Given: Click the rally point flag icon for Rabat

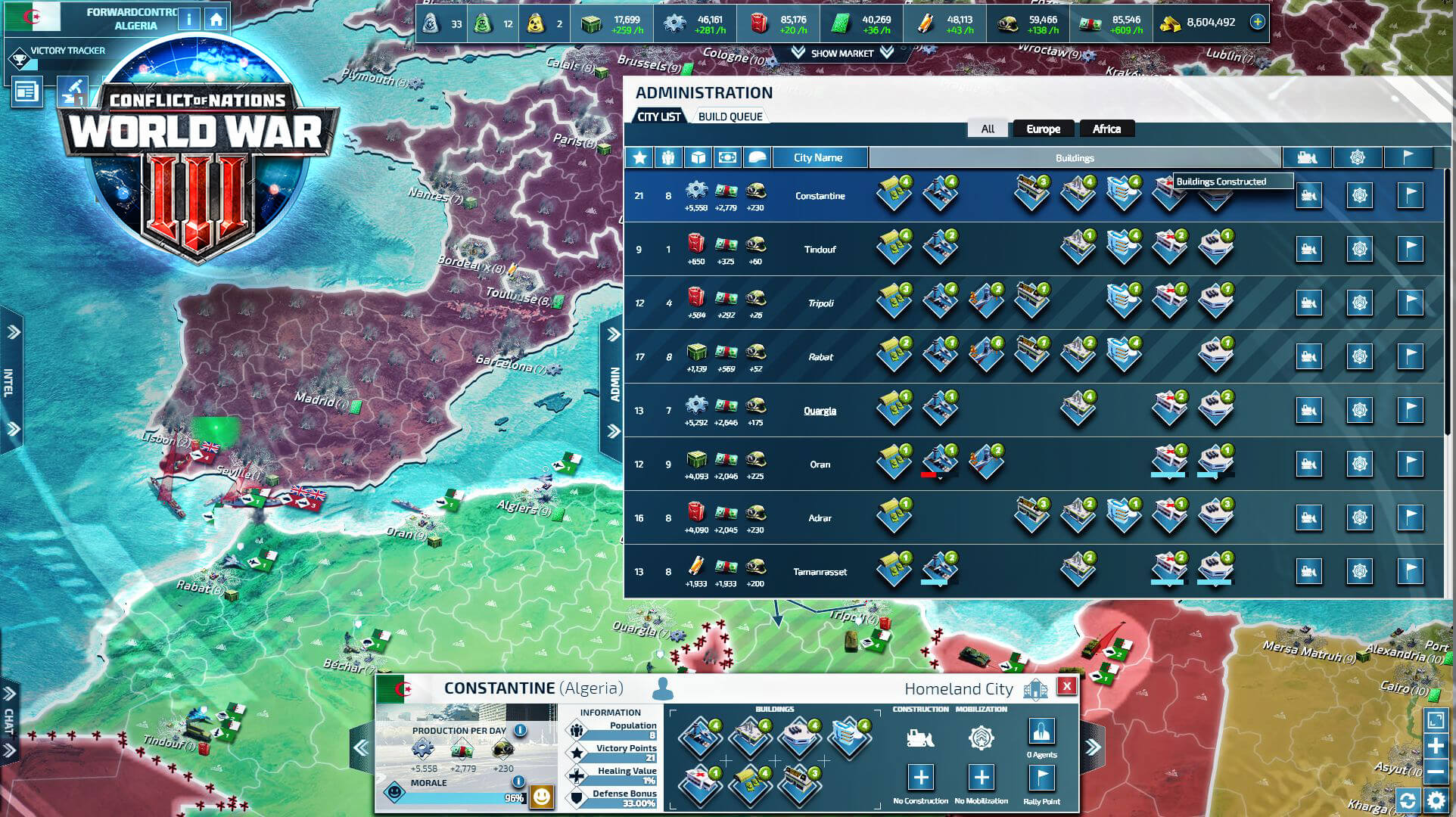Looking at the screenshot, I should pos(1409,356).
